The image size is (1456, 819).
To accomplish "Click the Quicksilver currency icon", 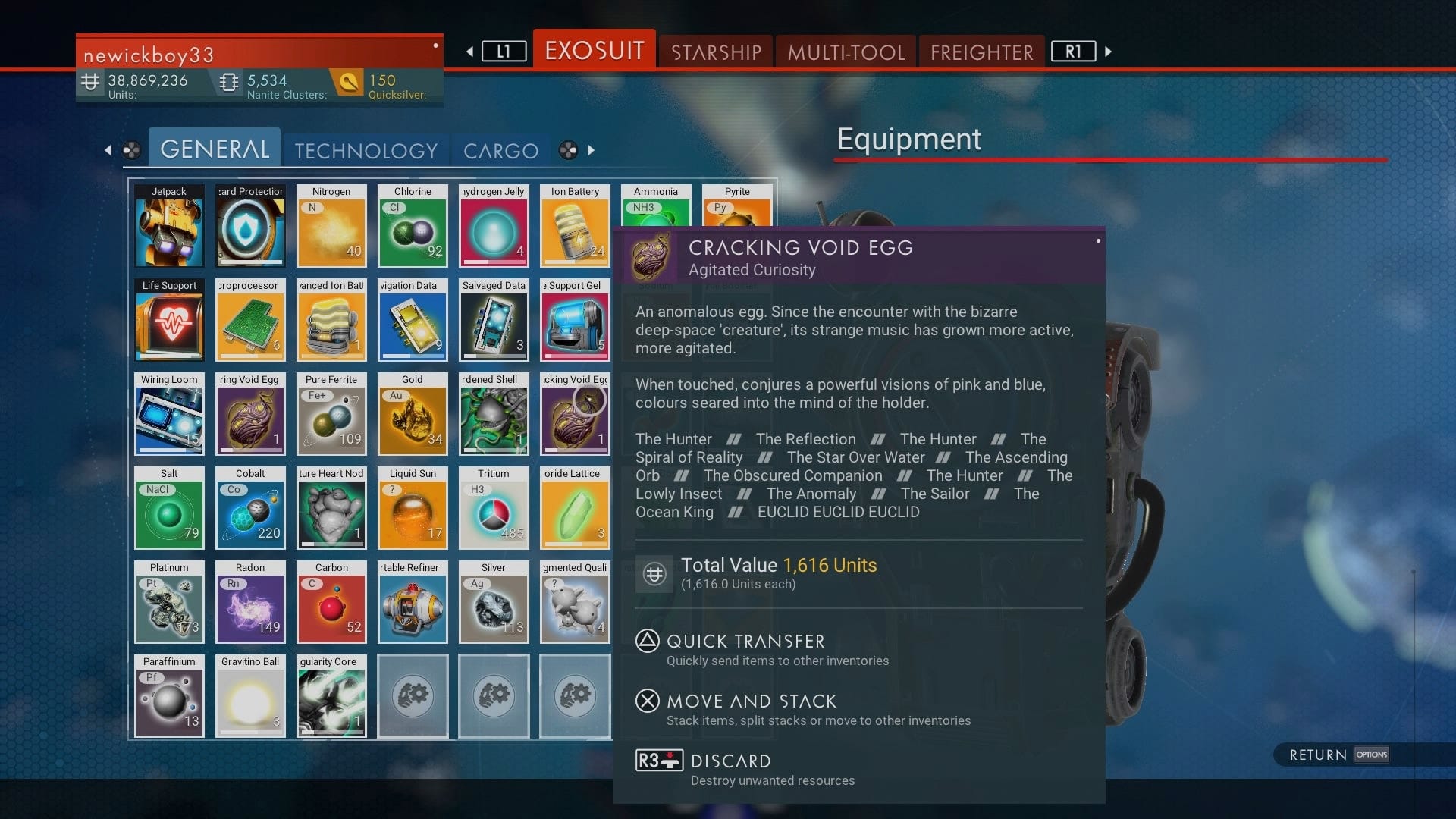I will 349,82.
